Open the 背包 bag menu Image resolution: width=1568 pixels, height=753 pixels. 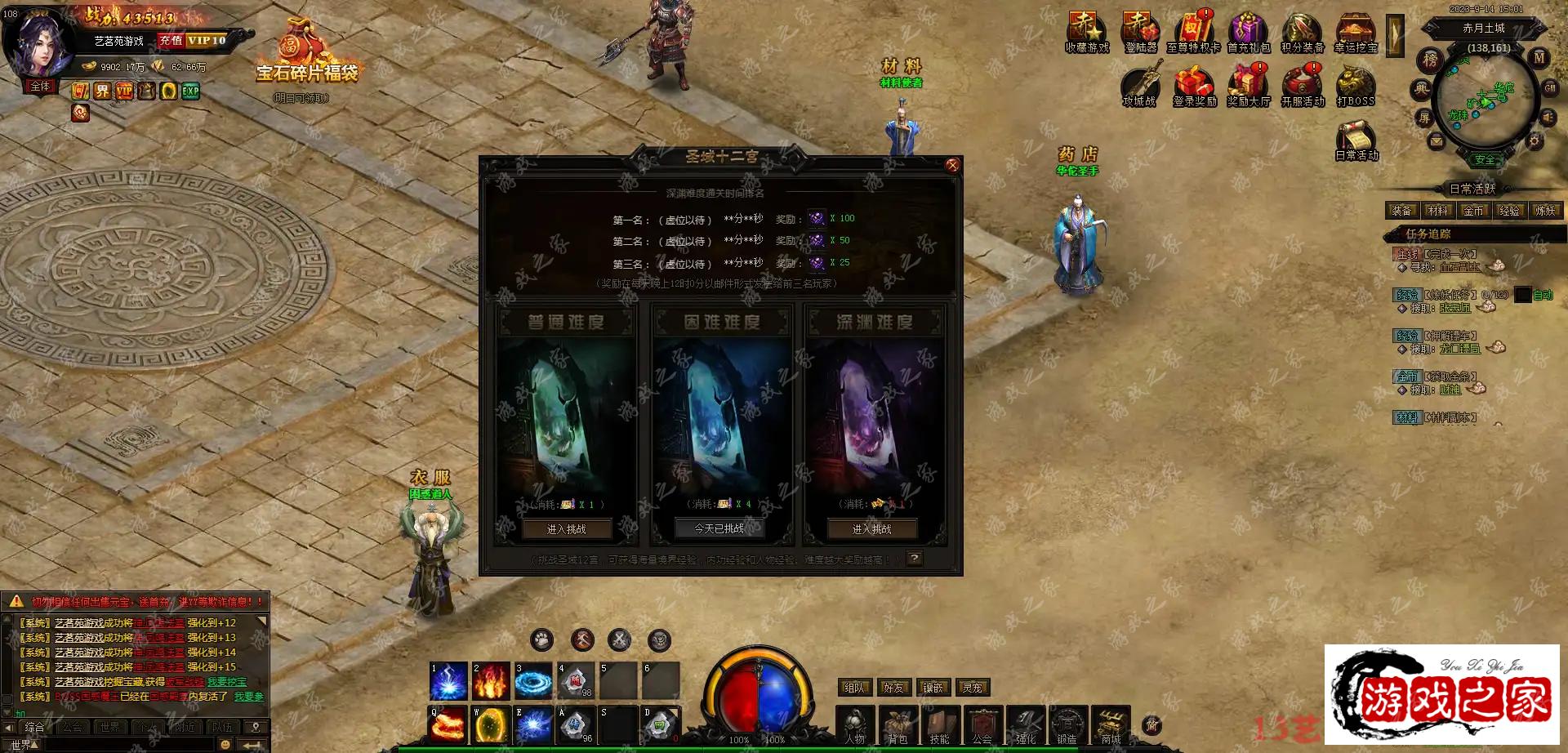point(898,725)
